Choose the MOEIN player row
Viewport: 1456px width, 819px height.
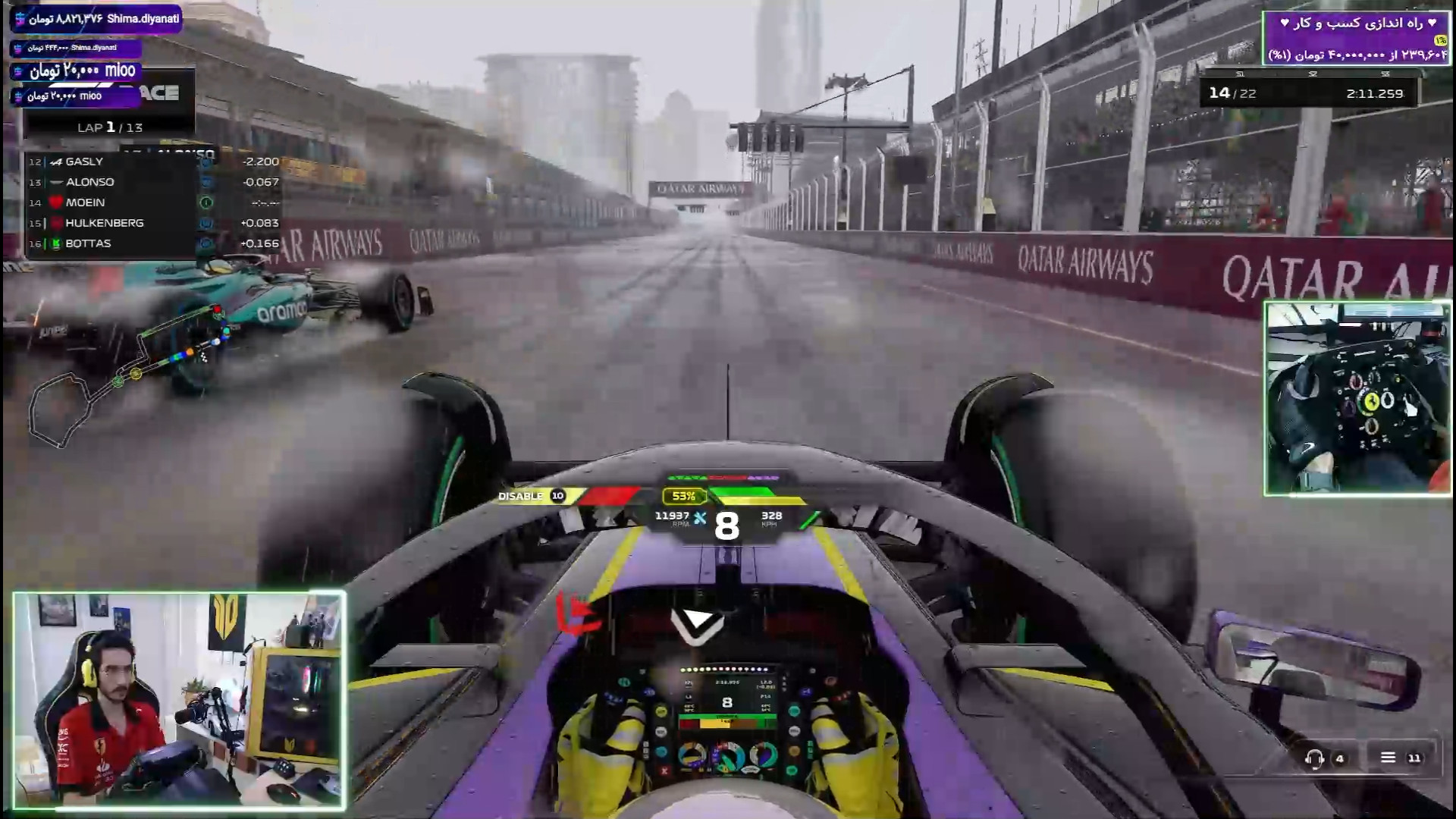(x=114, y=202)
